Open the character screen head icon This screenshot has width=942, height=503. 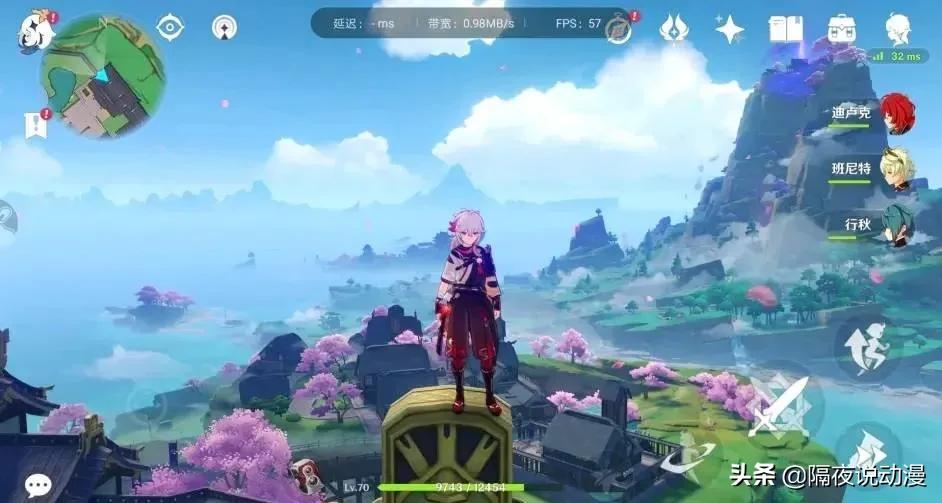(x=898, y=27)
